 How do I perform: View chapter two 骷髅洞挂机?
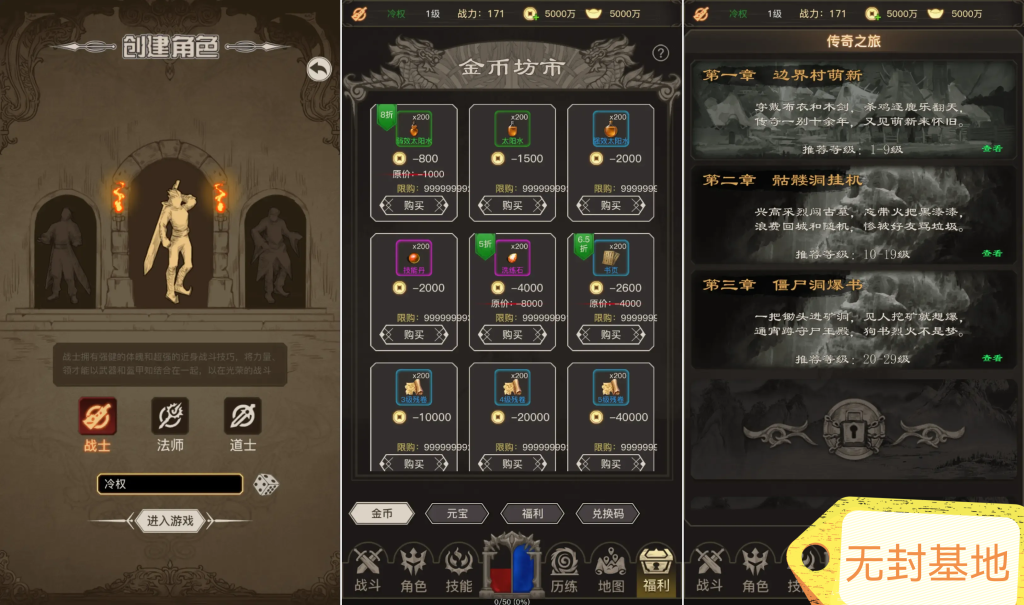coord(991,253)
